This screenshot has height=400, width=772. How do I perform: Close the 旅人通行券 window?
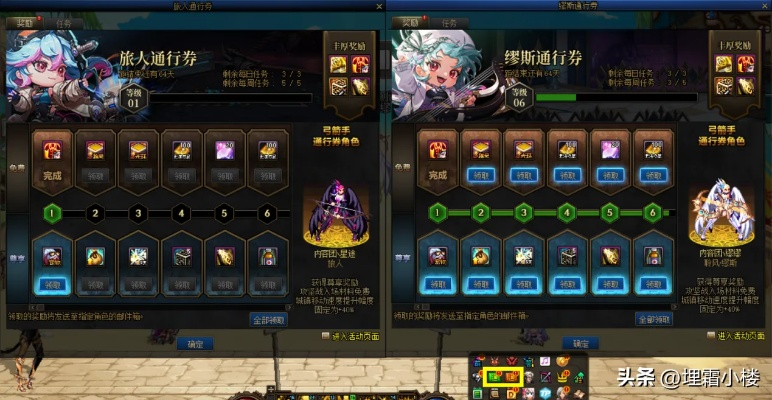click(x=376, y=6)
